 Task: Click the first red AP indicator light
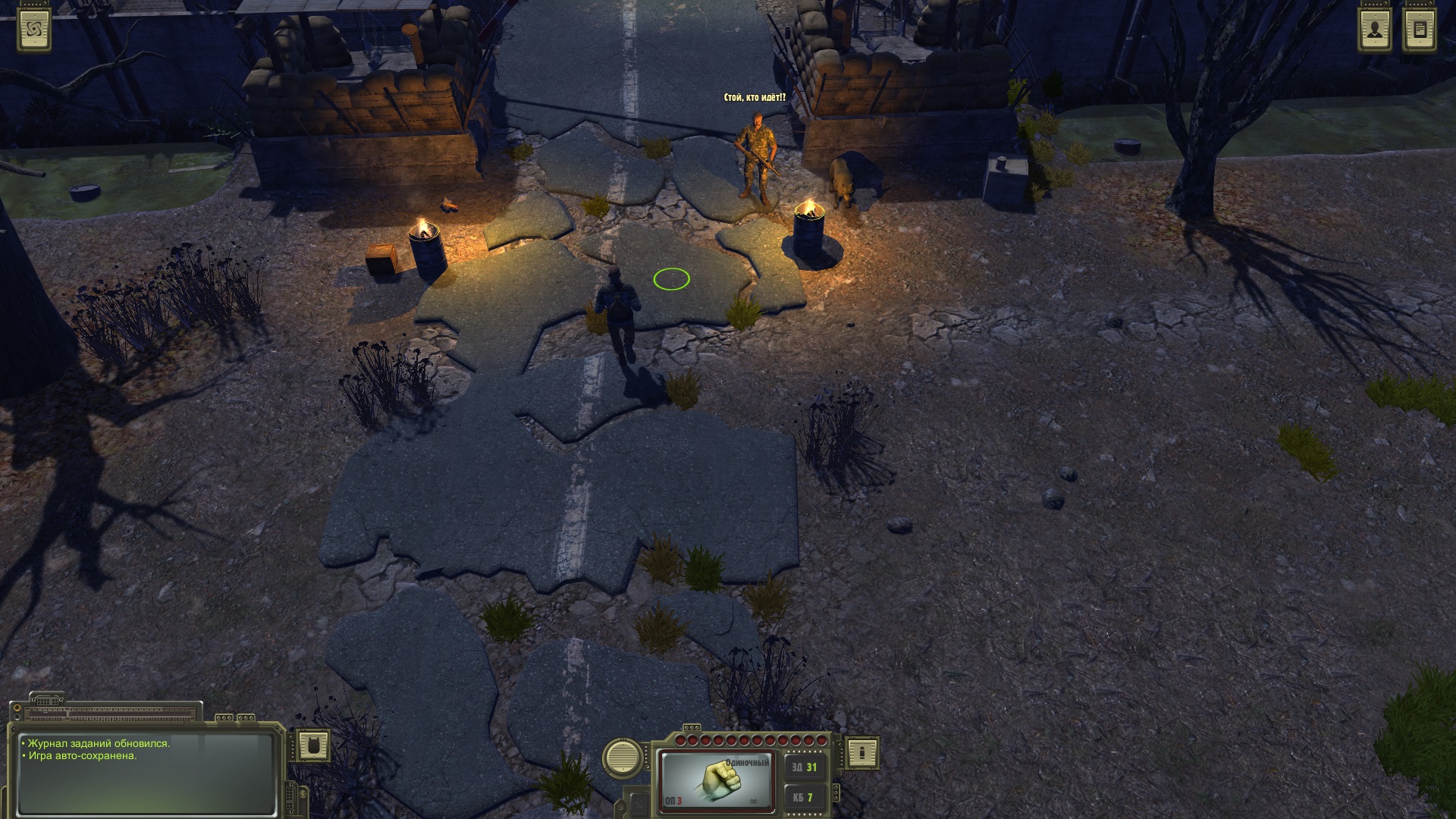point(680,739)
